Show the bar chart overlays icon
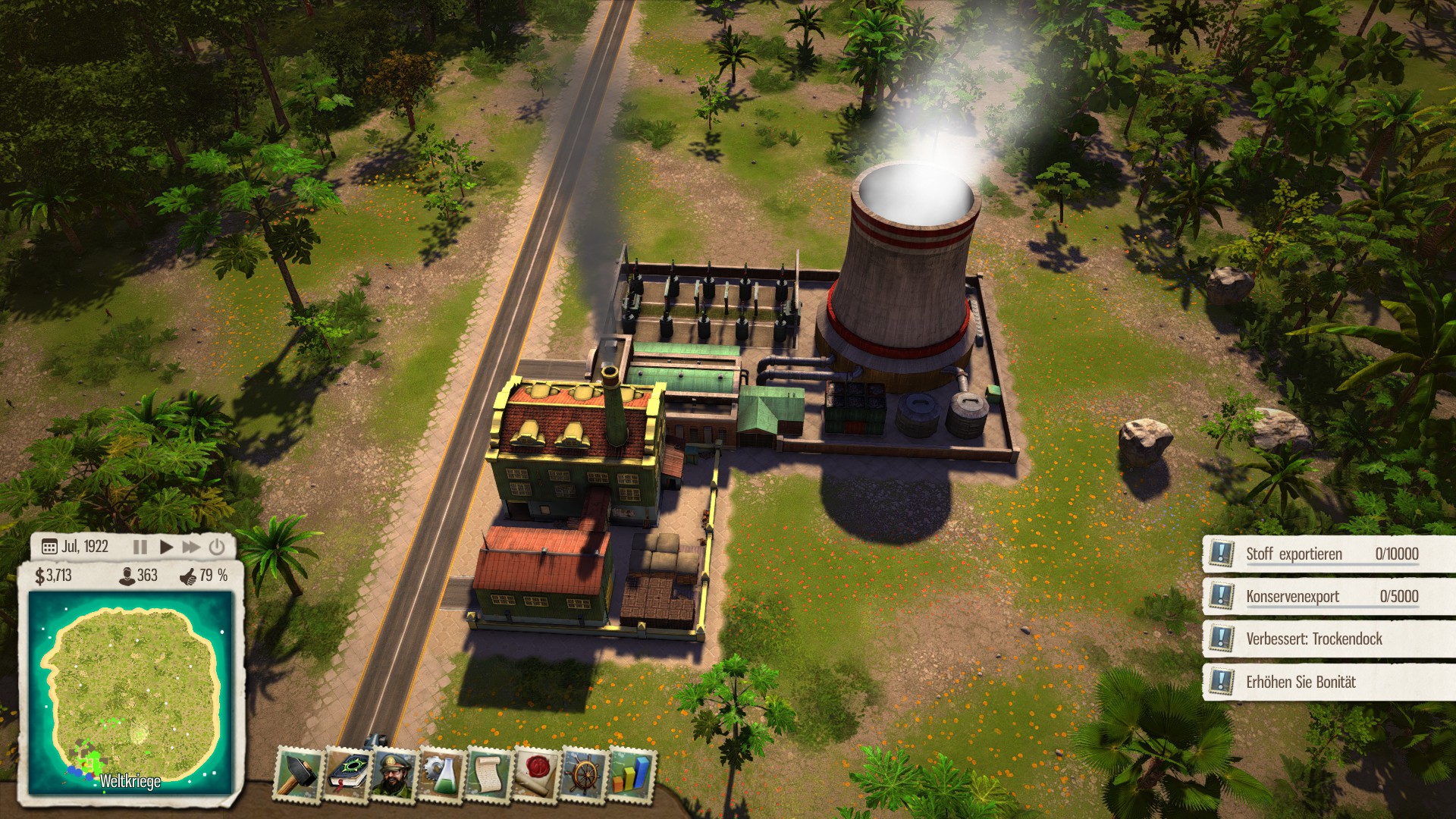This screenshot has height=819, width=1456. [x=631, y=774]
